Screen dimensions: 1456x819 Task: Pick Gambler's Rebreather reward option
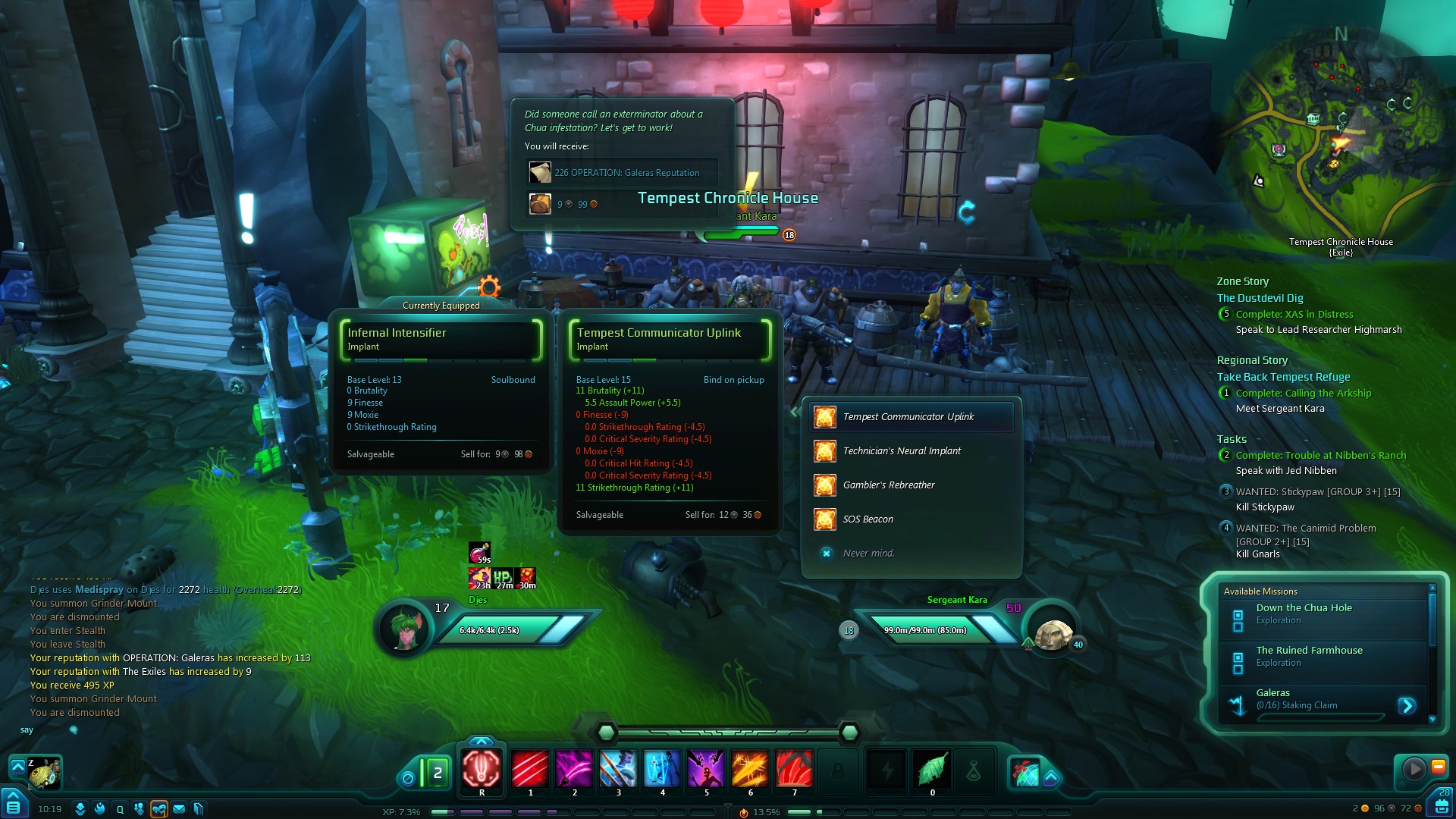pyautogui.click(x=889, y=485)
